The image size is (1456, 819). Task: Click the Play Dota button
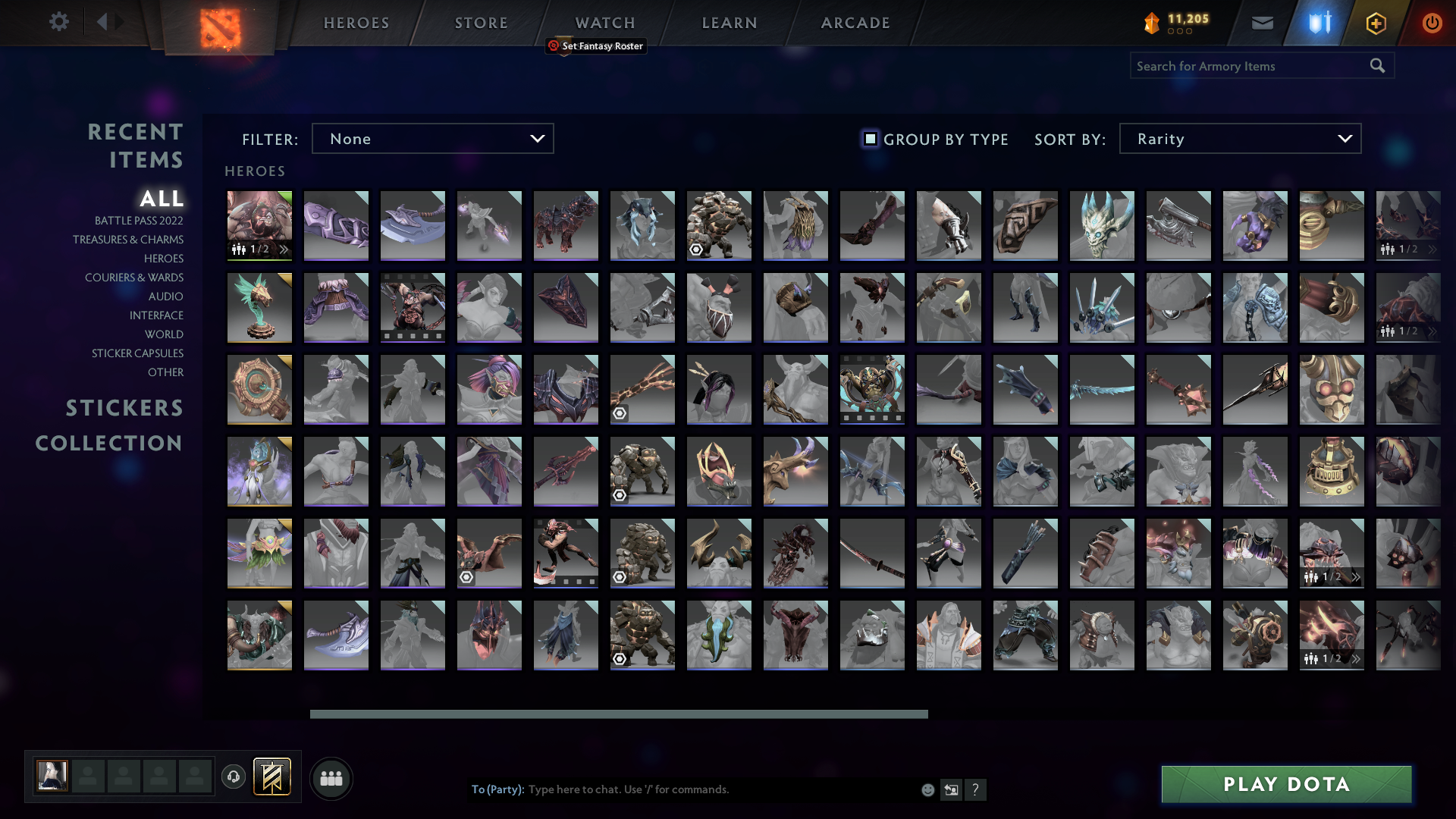(1285, 784)
